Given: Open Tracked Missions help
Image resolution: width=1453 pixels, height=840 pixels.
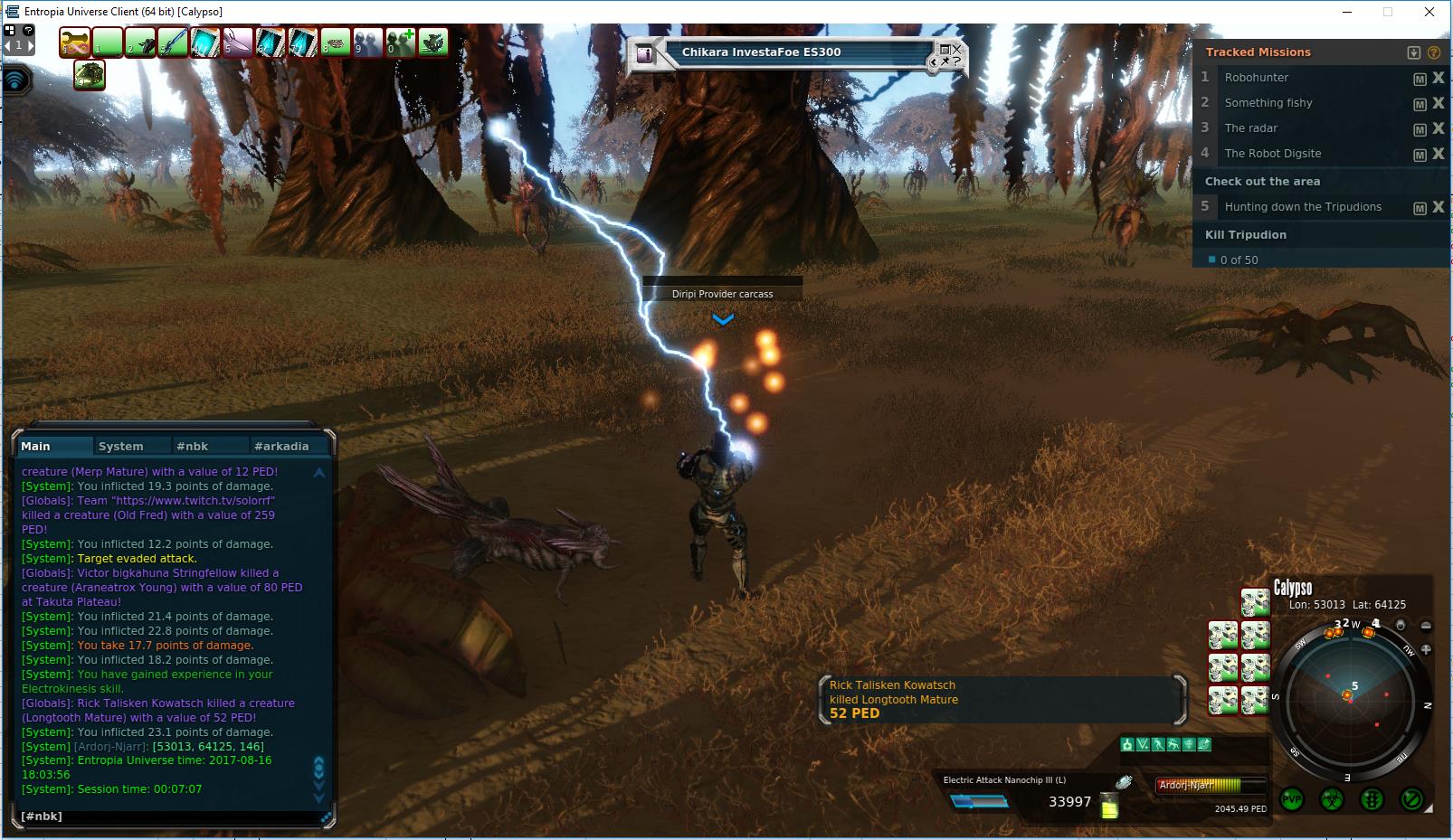Looking at the screenshot, I should click(1434, 52).
